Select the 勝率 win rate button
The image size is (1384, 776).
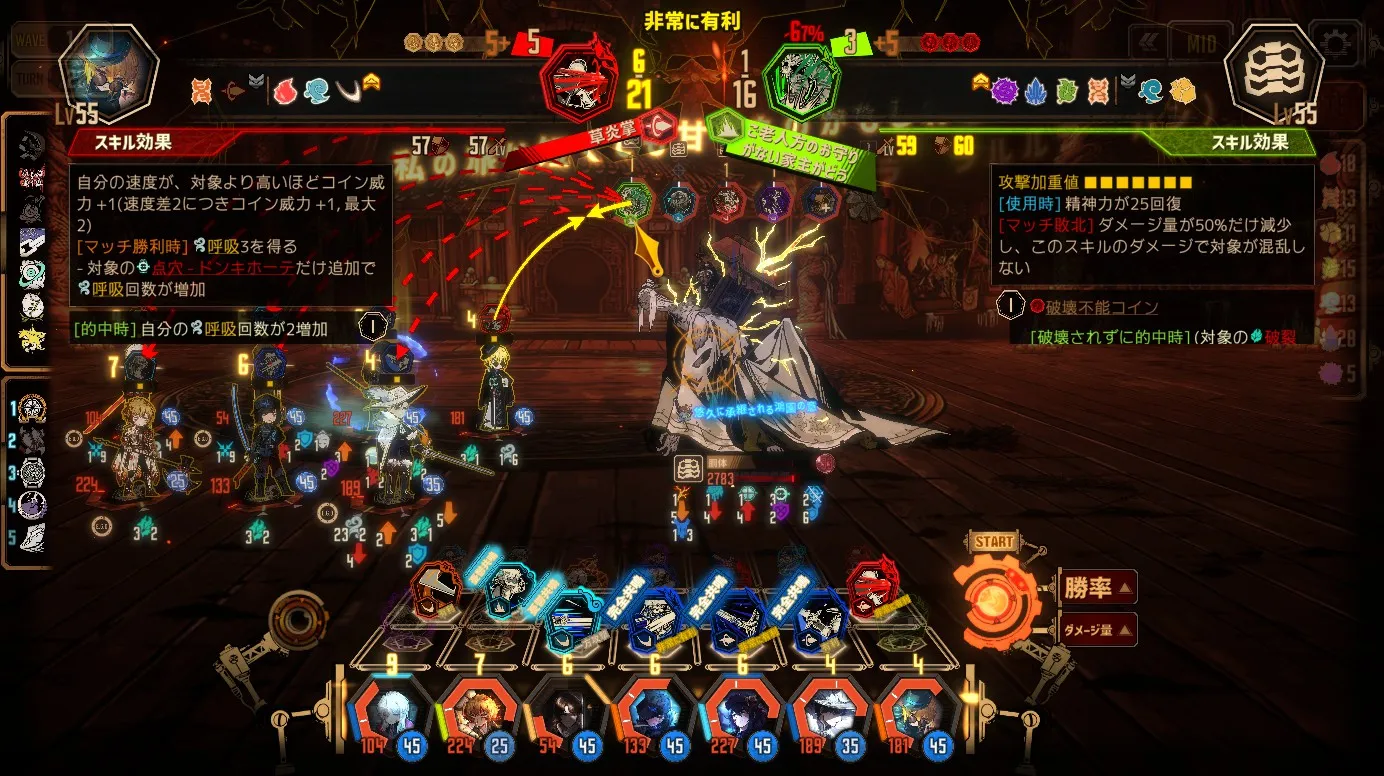click(x=1097, y=588)
